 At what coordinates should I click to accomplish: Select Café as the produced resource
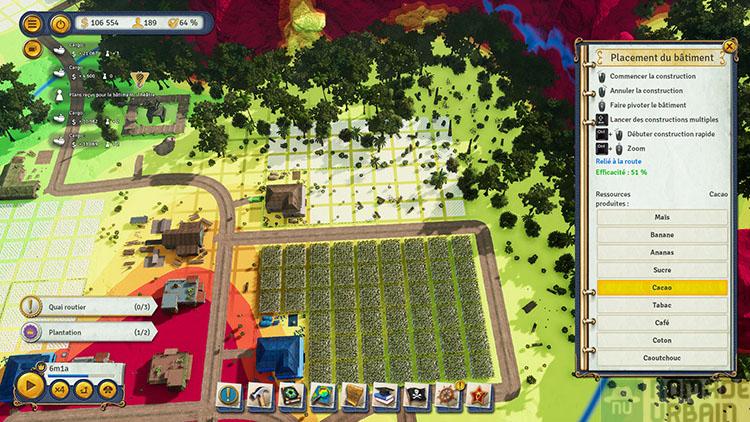(661, 322)
